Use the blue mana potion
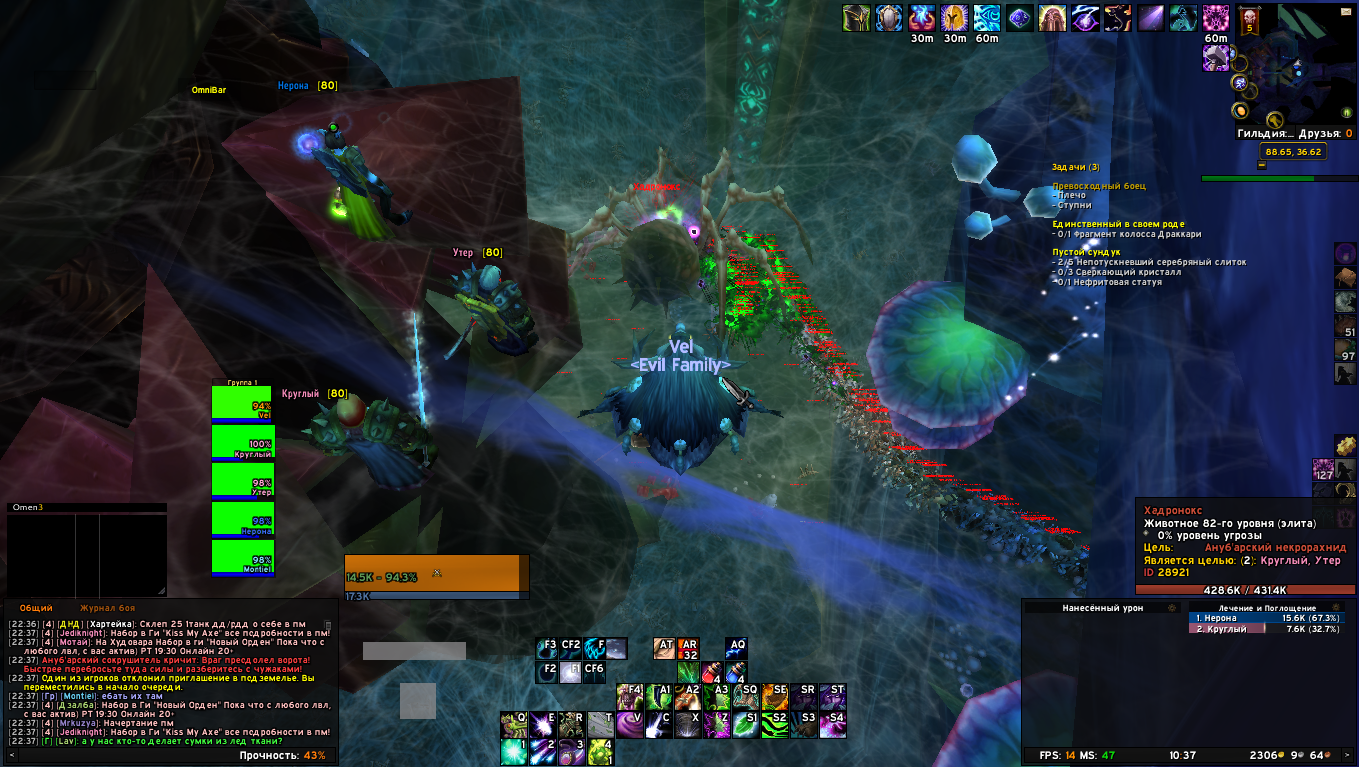 click(736, 673)
